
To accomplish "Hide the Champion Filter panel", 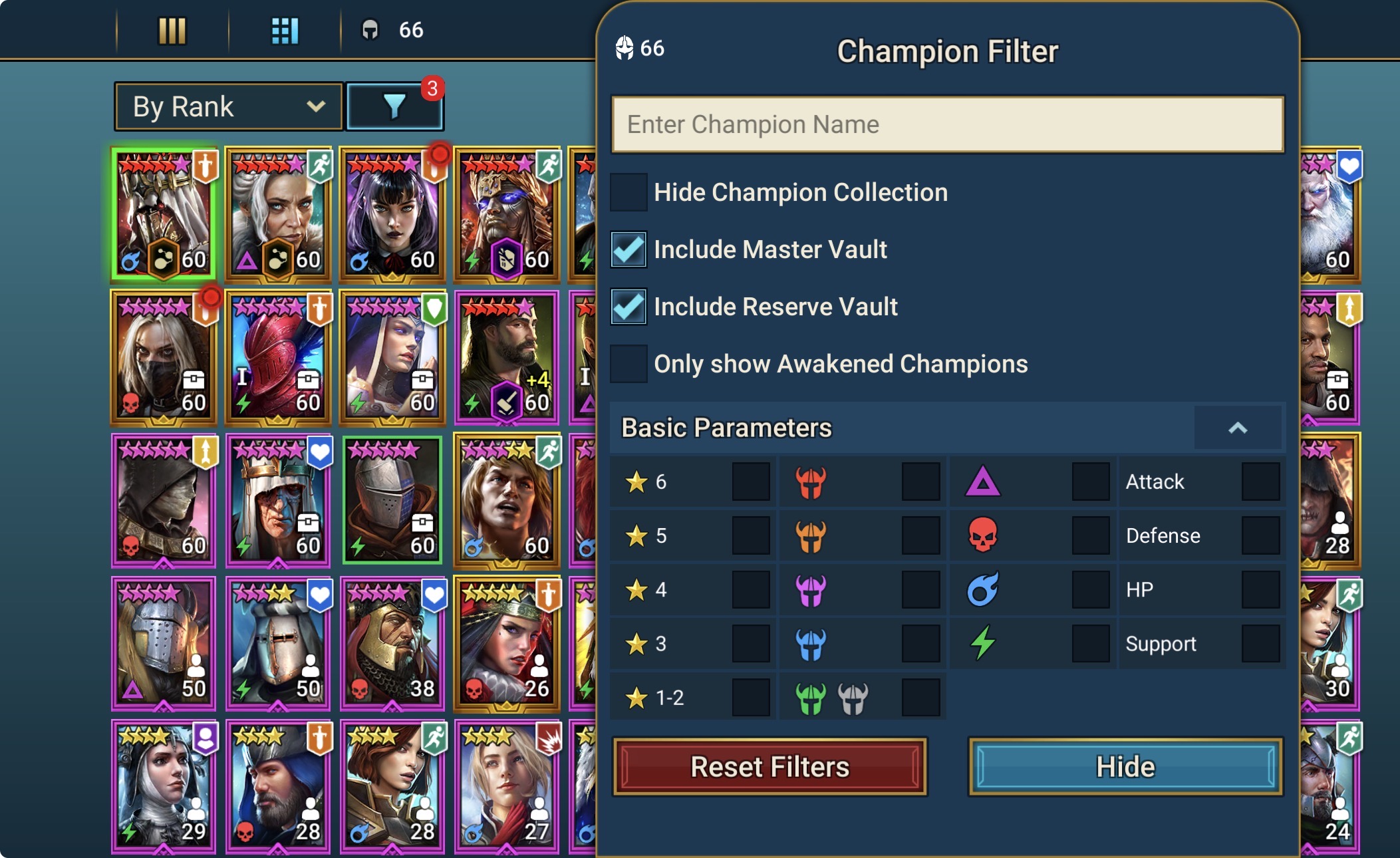I will 1125,767.
